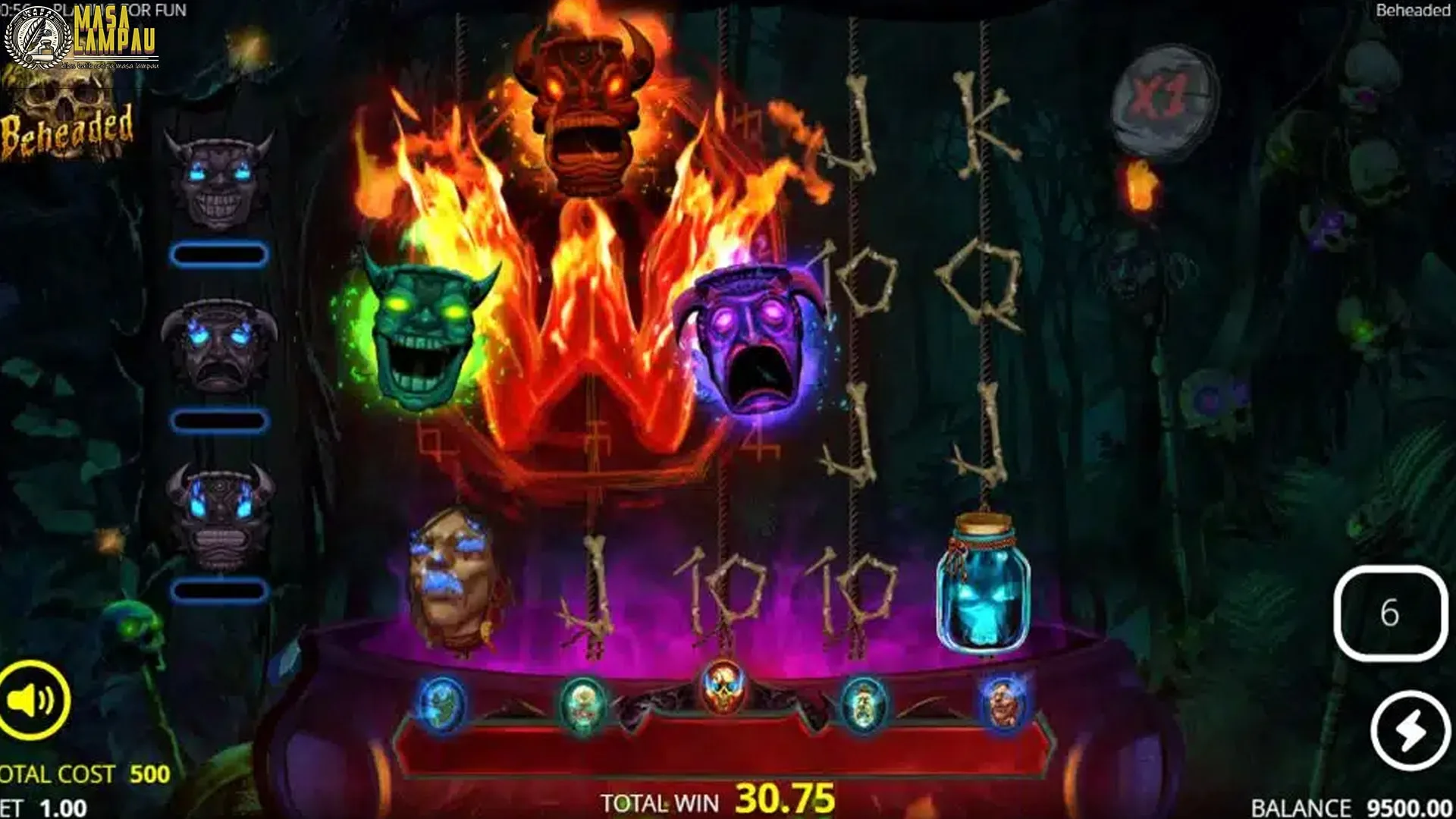Click the blue progress bar under the top mask

220,256
